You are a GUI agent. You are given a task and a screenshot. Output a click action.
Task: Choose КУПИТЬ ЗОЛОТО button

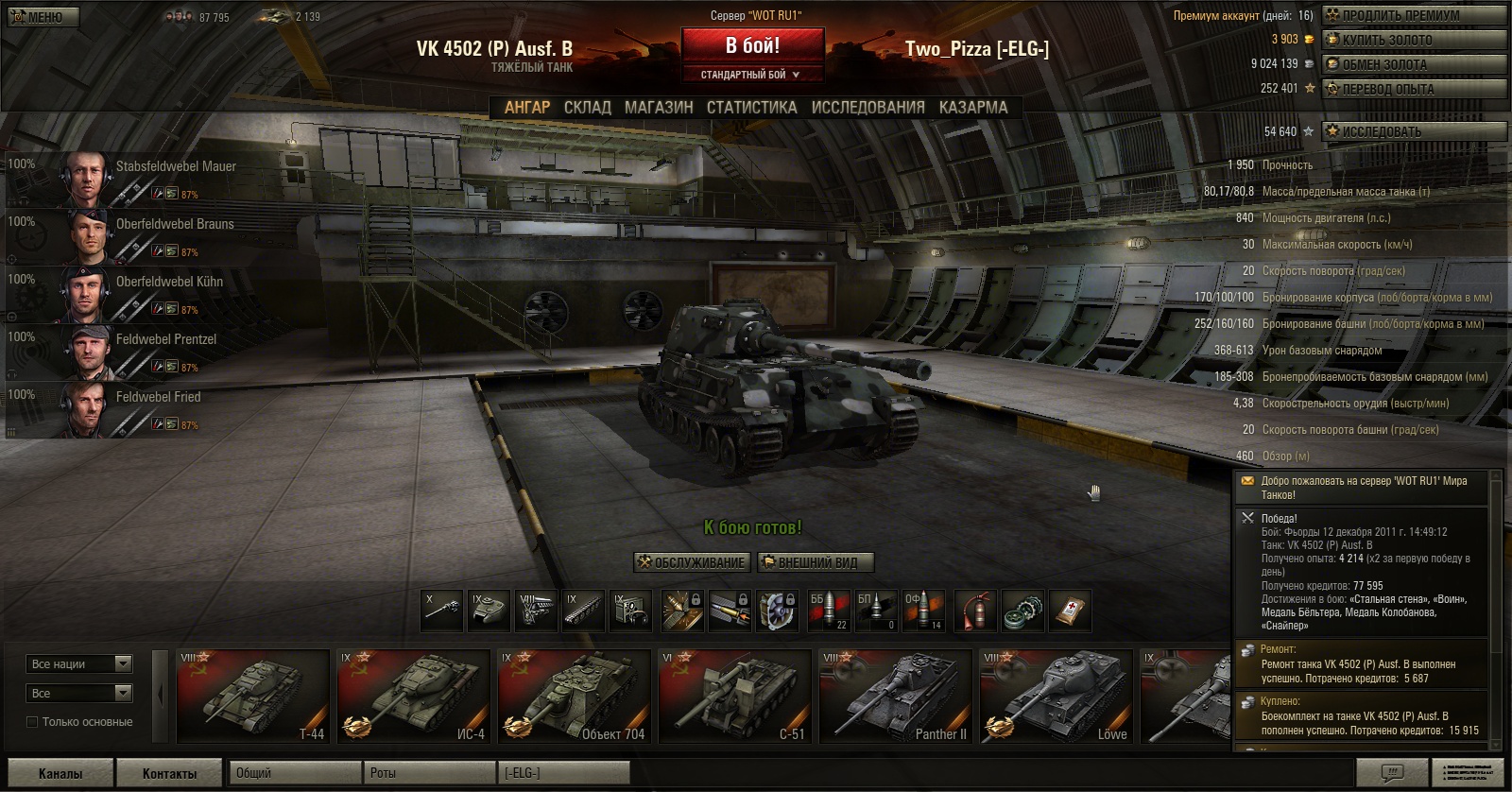click(x=1413, y=40)
